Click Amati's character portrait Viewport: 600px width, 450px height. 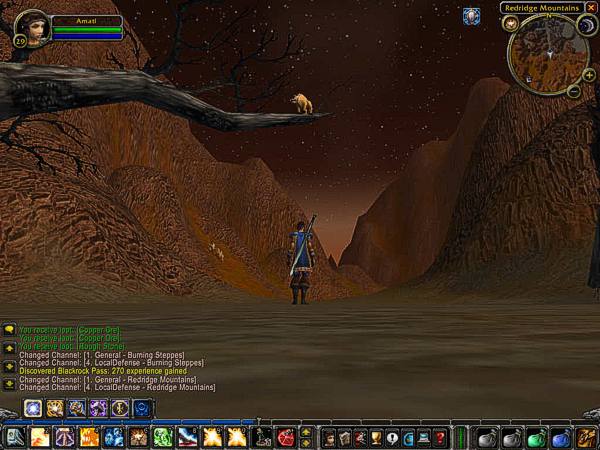(31, 26)
